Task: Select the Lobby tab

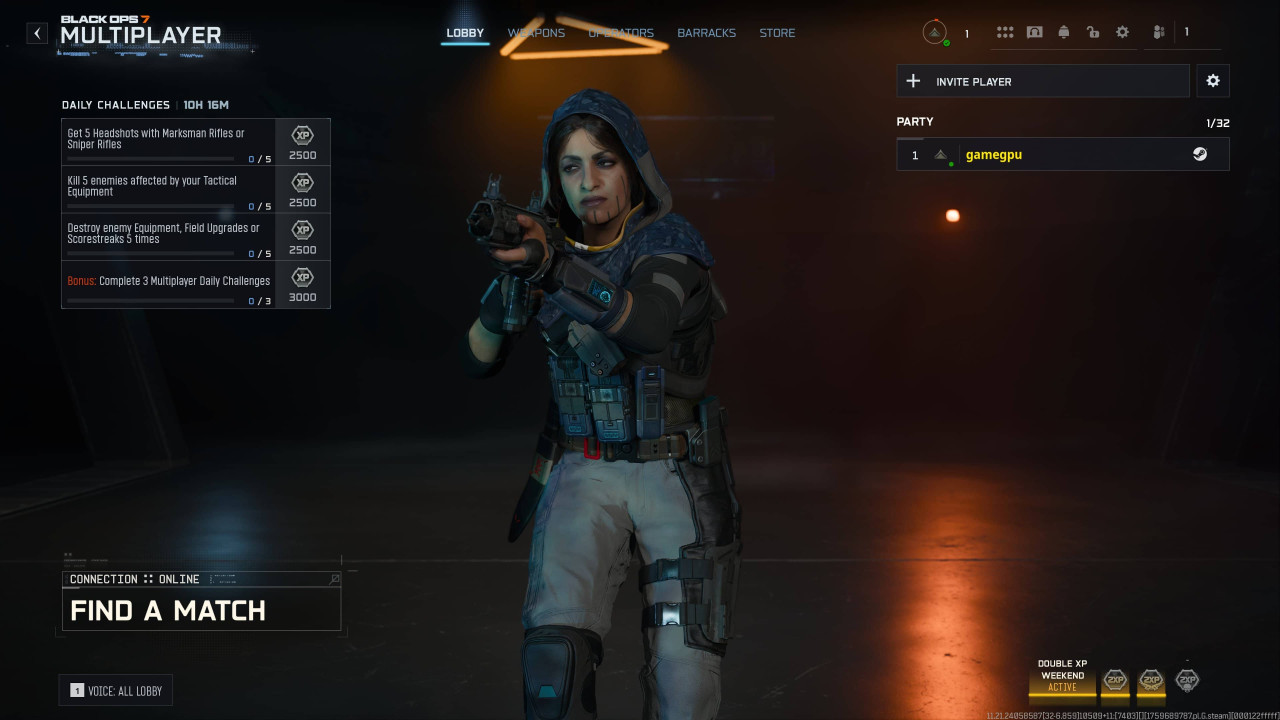Action: coord(465,33)
